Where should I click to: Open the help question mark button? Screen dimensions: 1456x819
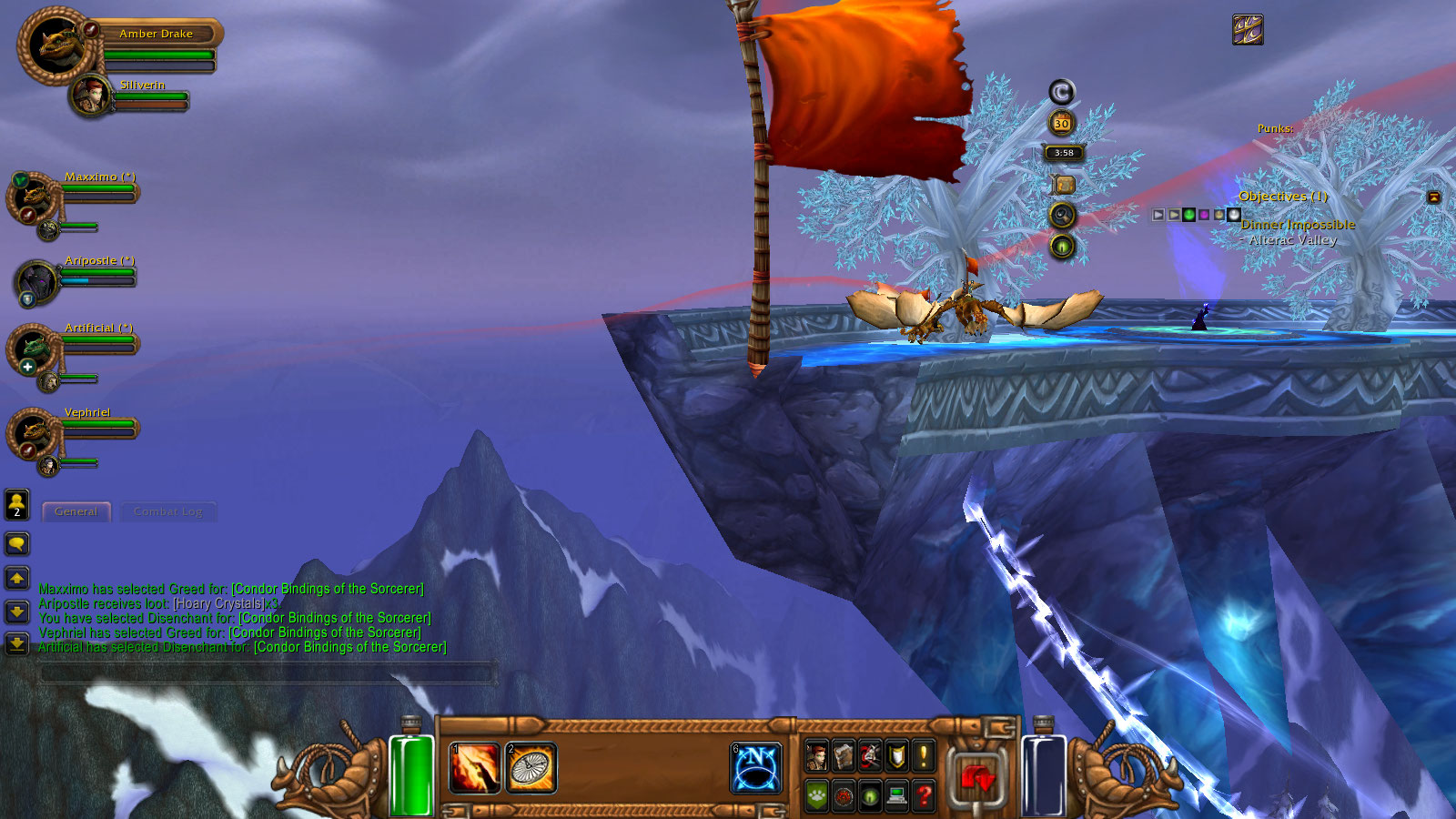click(924, 796)
